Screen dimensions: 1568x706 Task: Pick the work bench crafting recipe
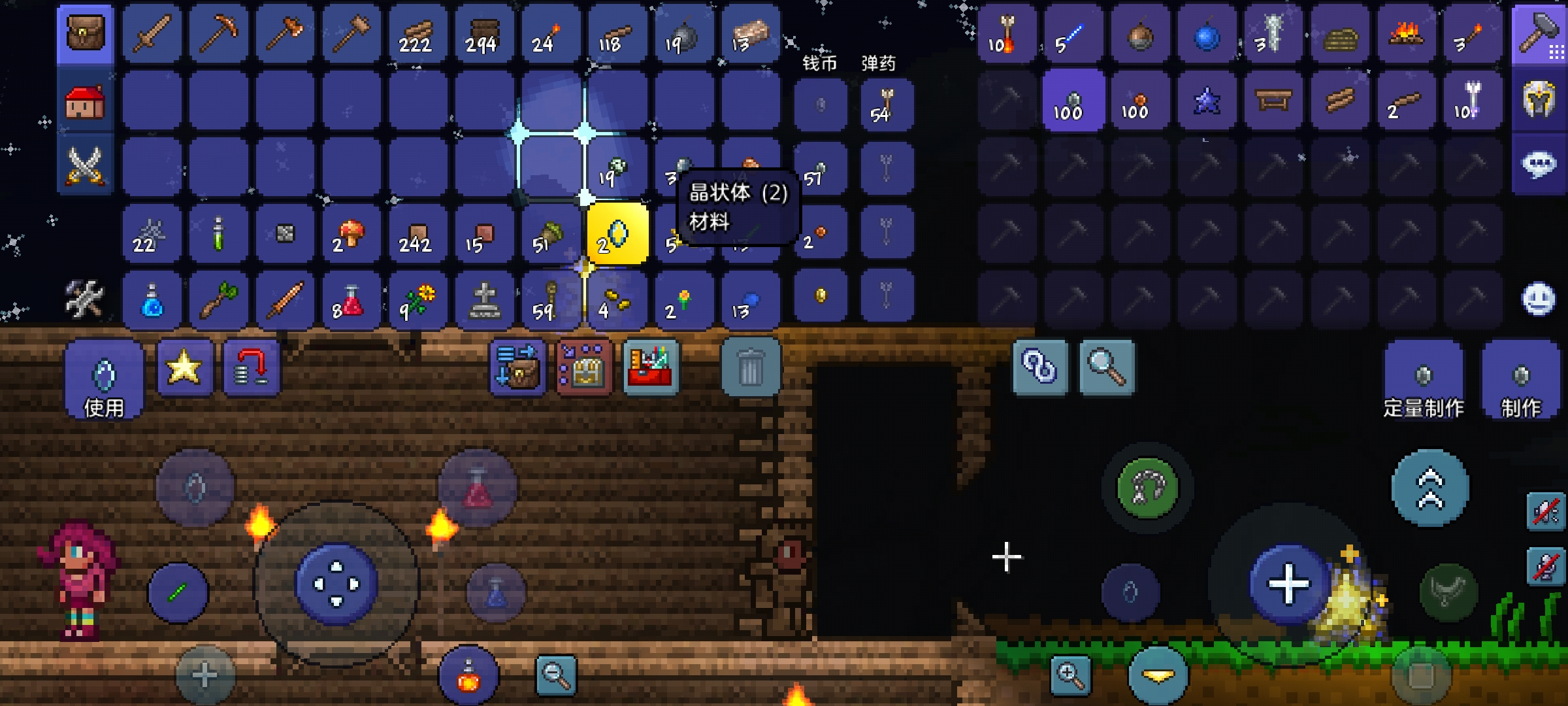1273,101
